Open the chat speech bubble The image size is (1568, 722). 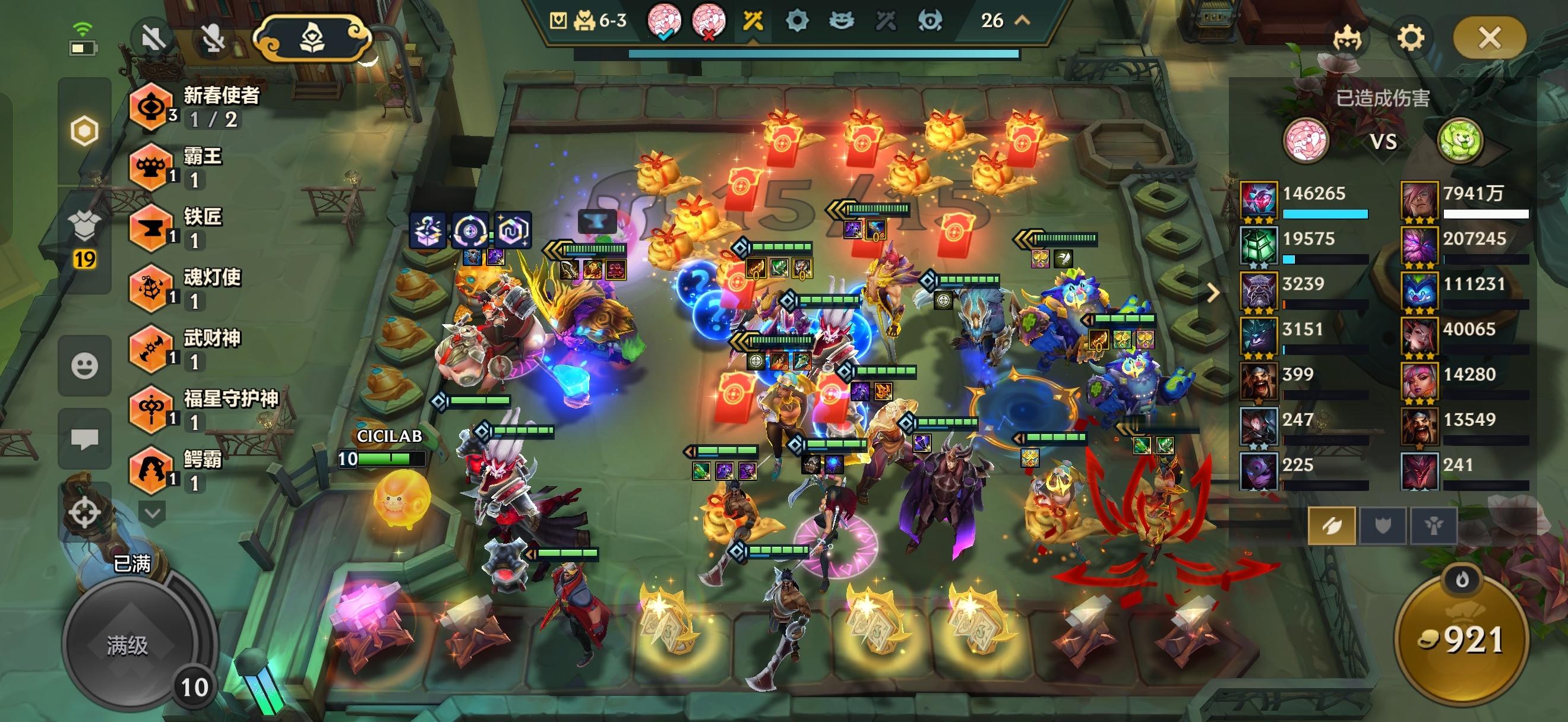(x=84, y=439)
